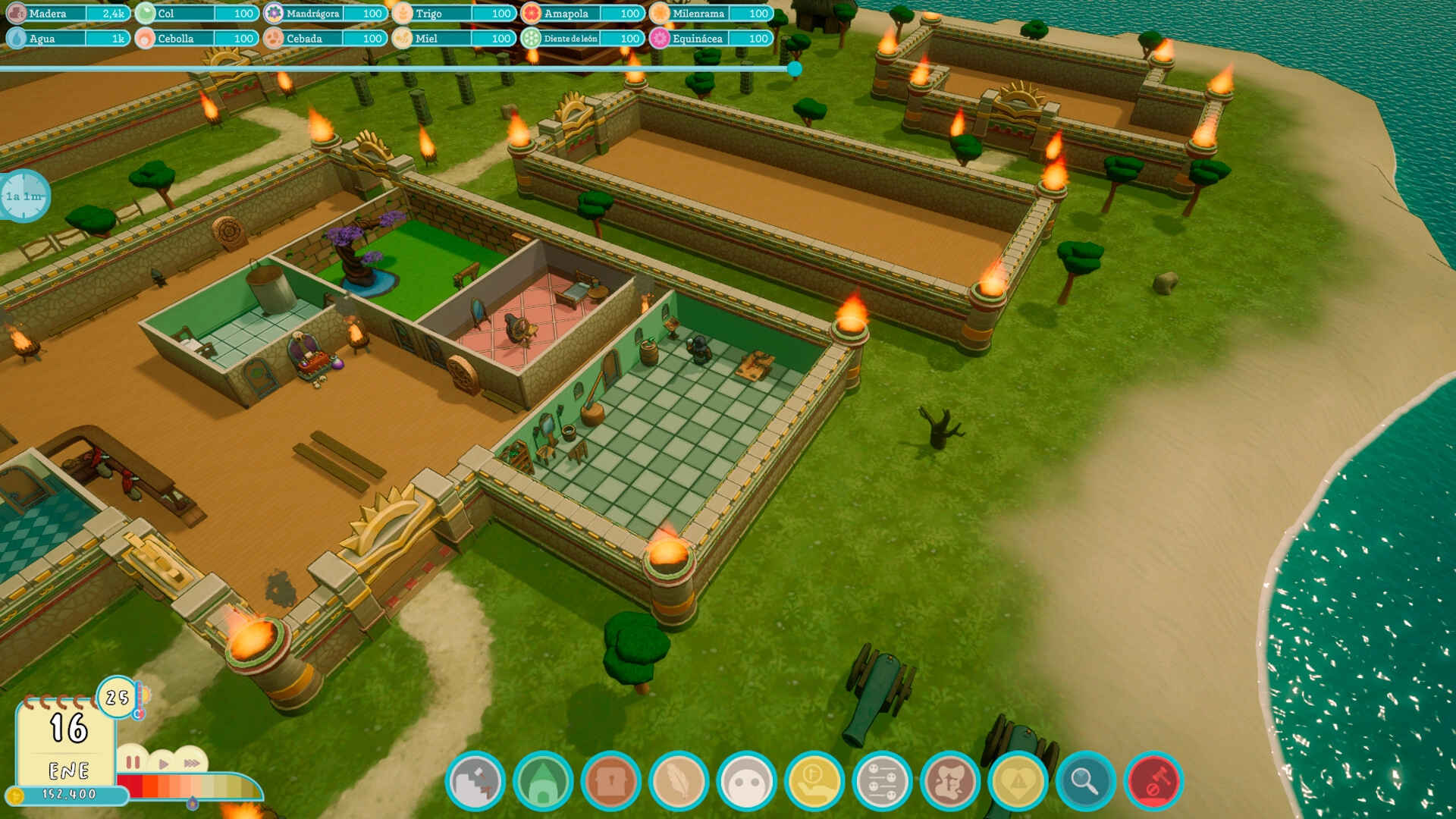Open the stairs and hammer construction menu
The height and width of the screenshot is (819, 1456).
[x=475, y=781]
